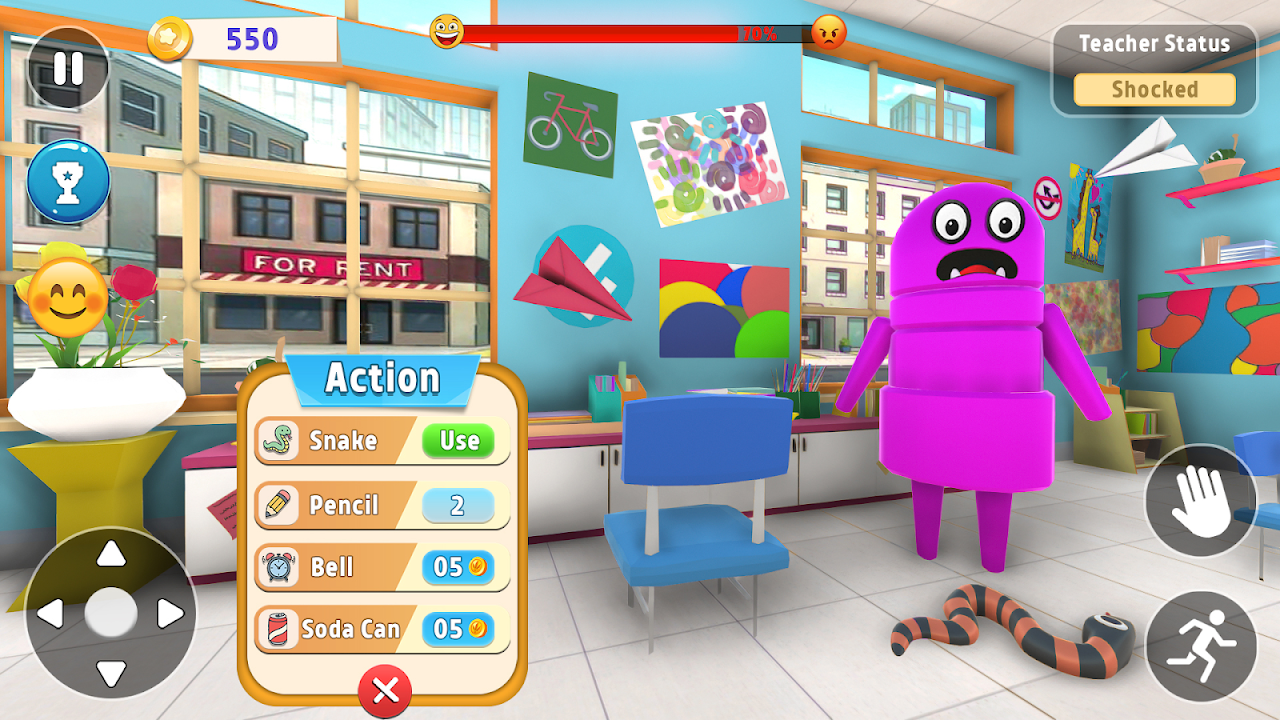Close the Action panel
This screenshot has width=1280, height=720.
(385, 690)
